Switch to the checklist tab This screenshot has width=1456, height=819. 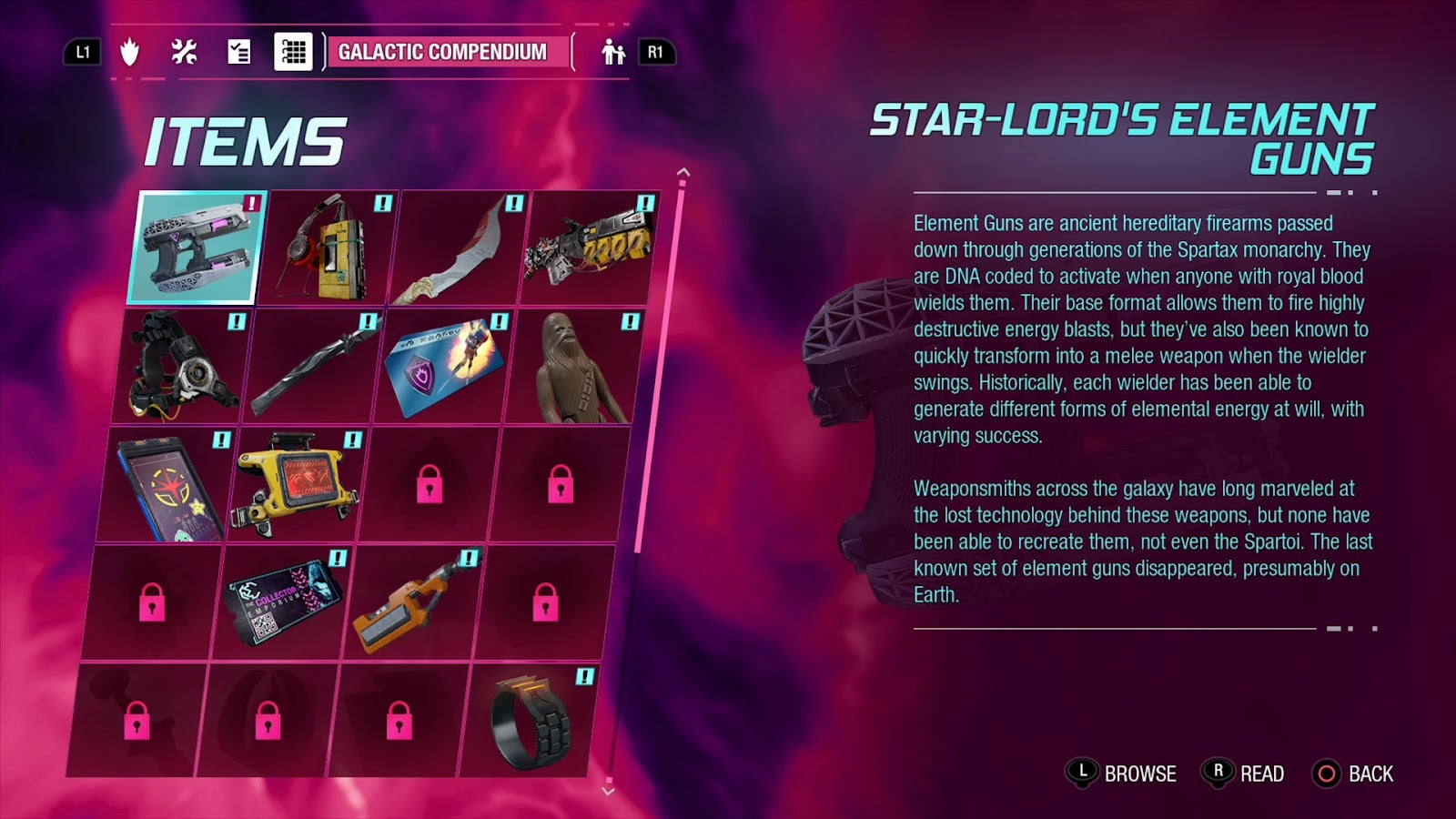click(239, 52)
